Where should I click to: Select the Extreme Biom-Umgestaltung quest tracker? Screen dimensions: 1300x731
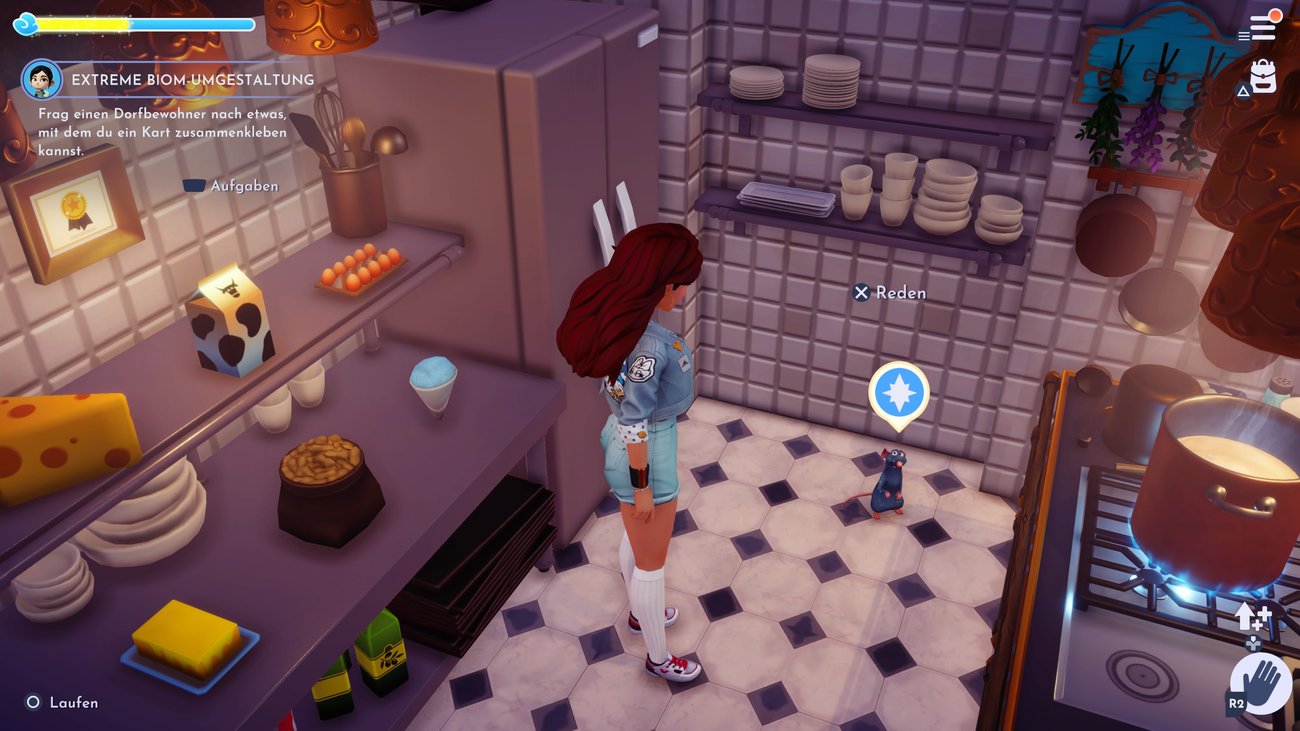click(x=192, y=80)
